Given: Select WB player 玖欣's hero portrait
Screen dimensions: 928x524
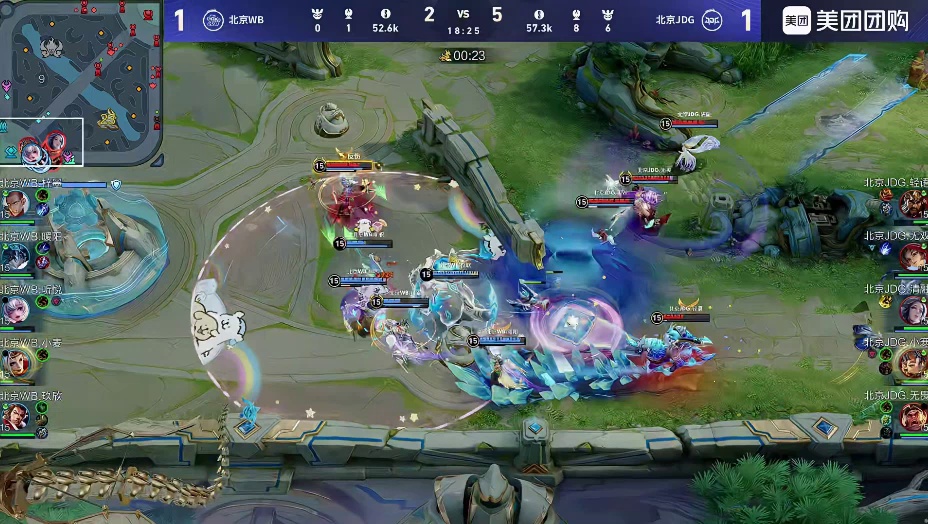Looking at the screenshot, I should point(16,414).
